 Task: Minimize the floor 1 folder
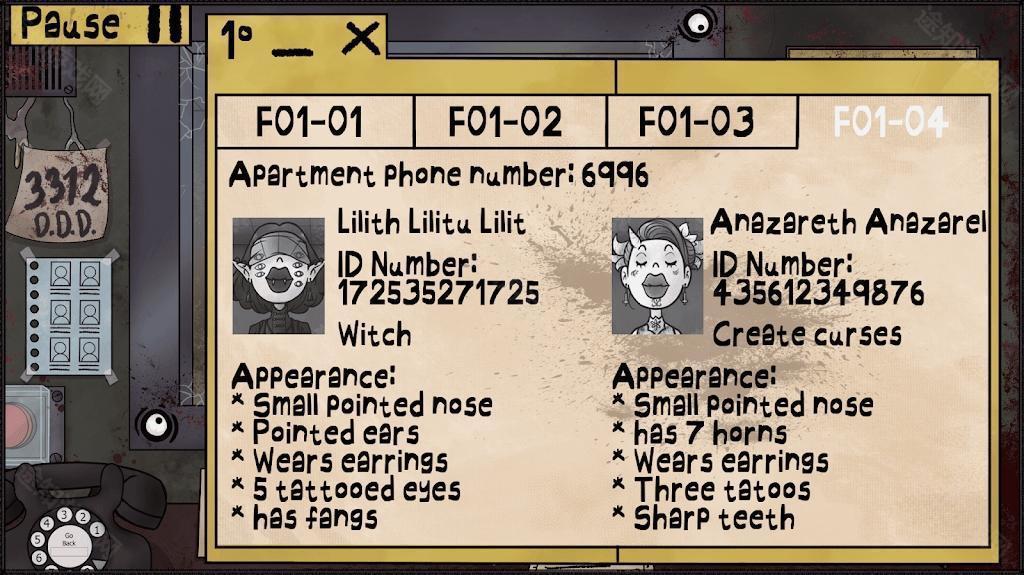[x=291, y=46]
